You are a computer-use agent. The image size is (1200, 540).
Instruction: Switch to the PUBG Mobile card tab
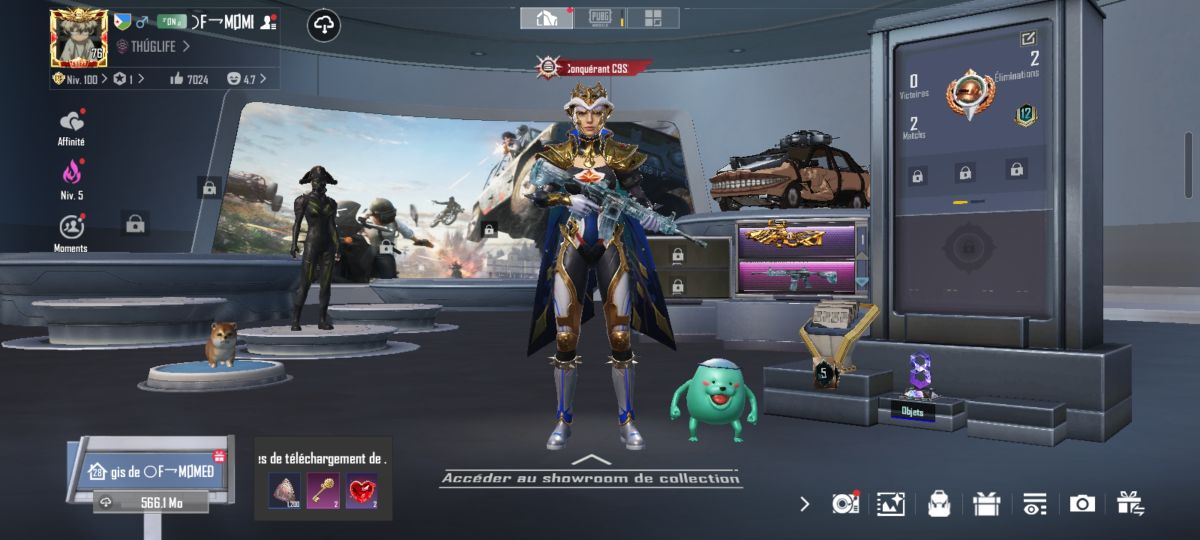[602, 18]
